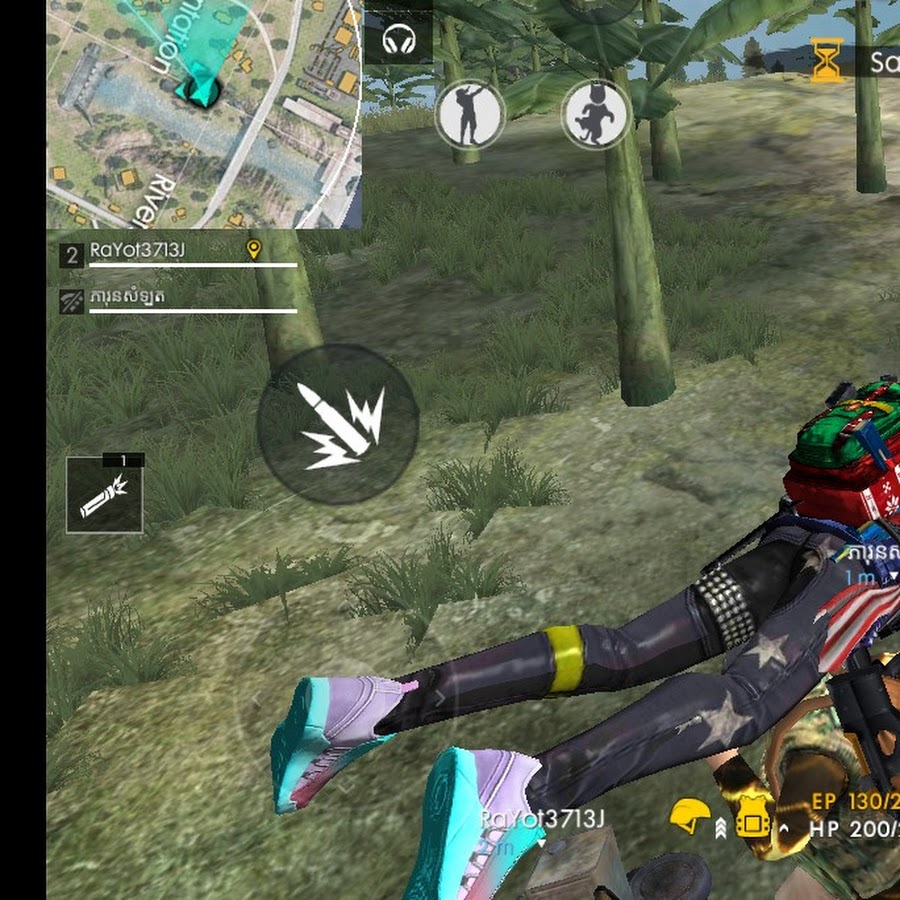This screenshot has width=900, height=900.
Task: Tap the headphones voice icon
Action: click(399, 40)
